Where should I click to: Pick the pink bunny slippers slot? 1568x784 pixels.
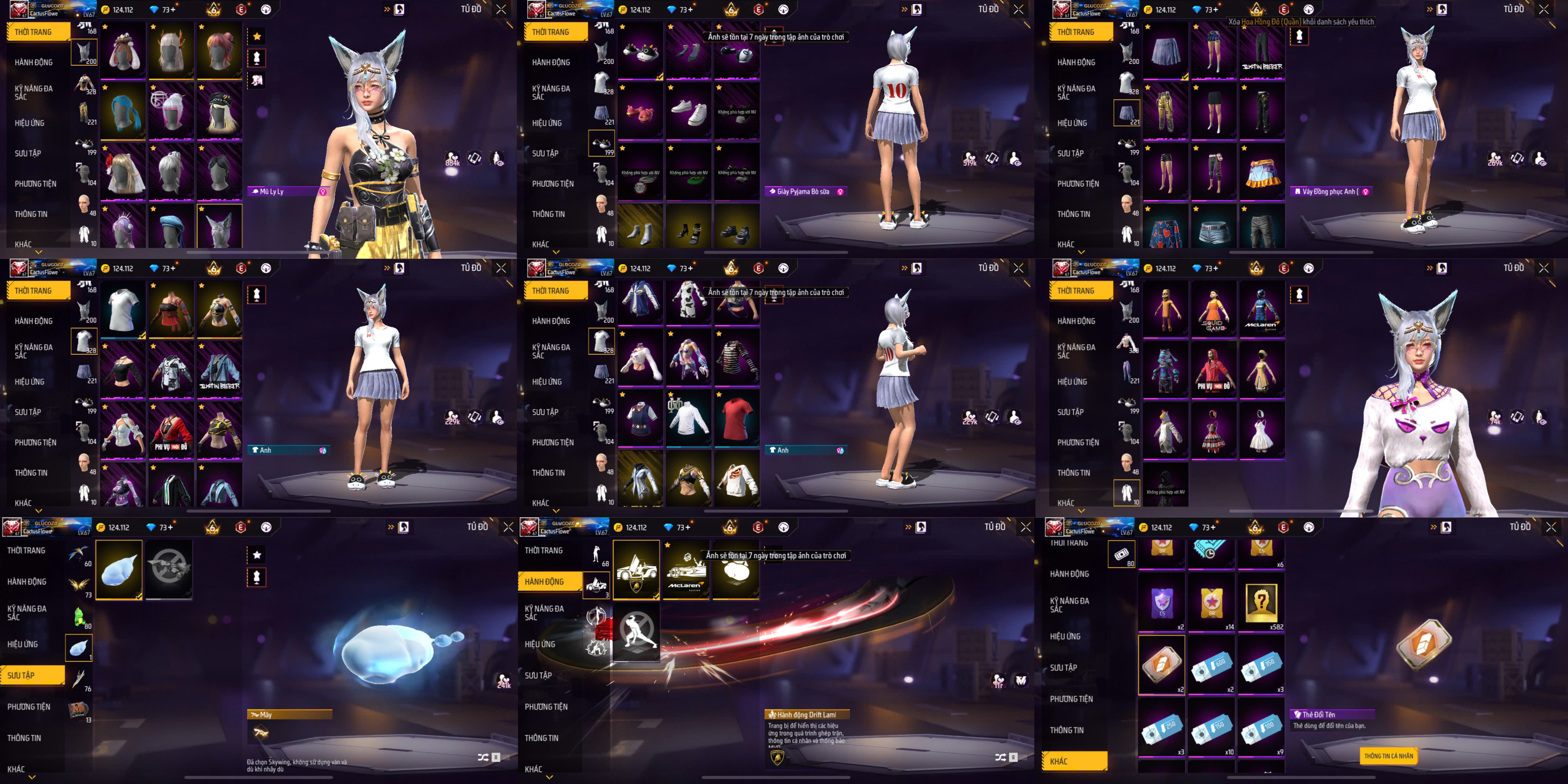(x=640, y=111)
